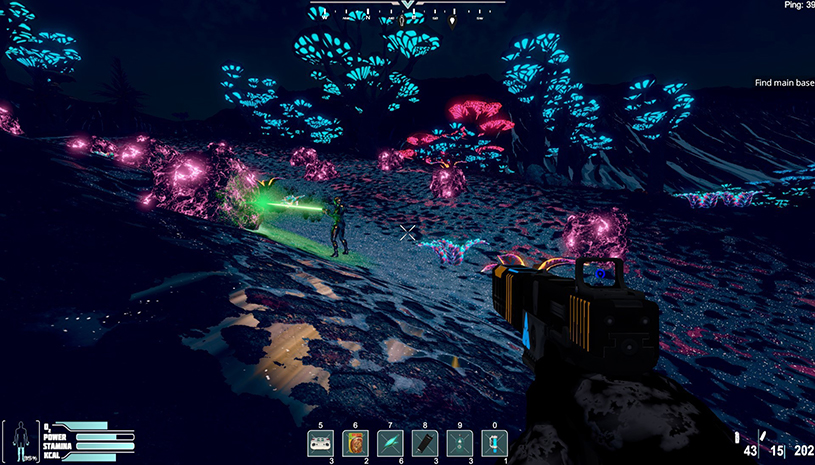Choose the food packet in hotbar slot 6
The image size is (815, 465).
(356, 443)
